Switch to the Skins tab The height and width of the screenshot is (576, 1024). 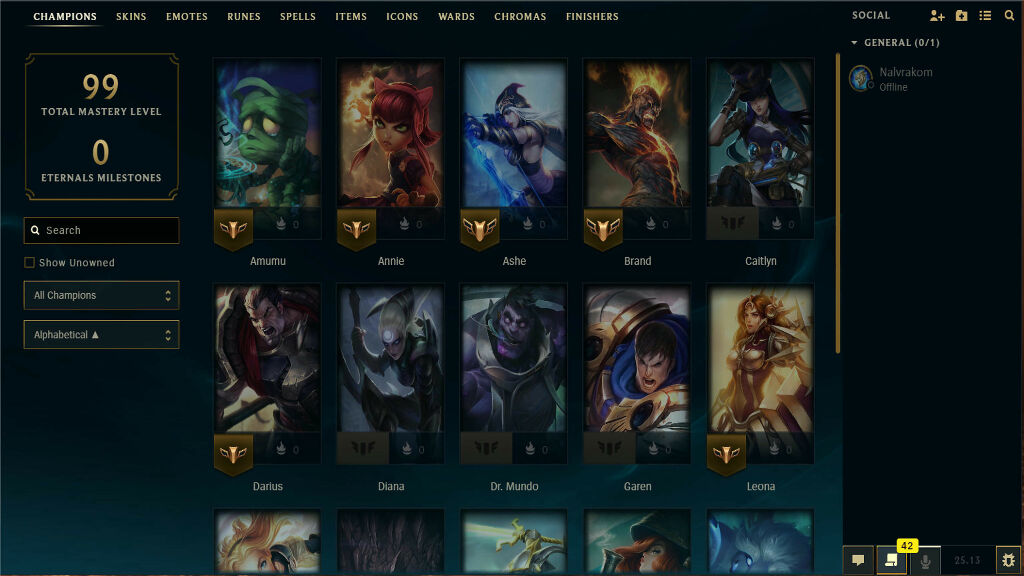[x=131, y=17]
